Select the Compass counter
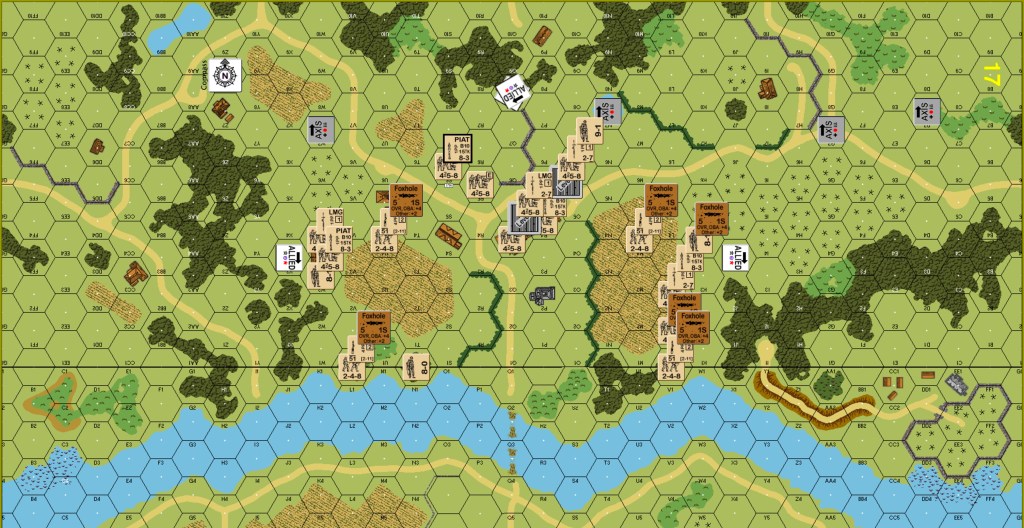Image resolution: width=1024 pixels, height=528 pixels. [x=226, y=72]
